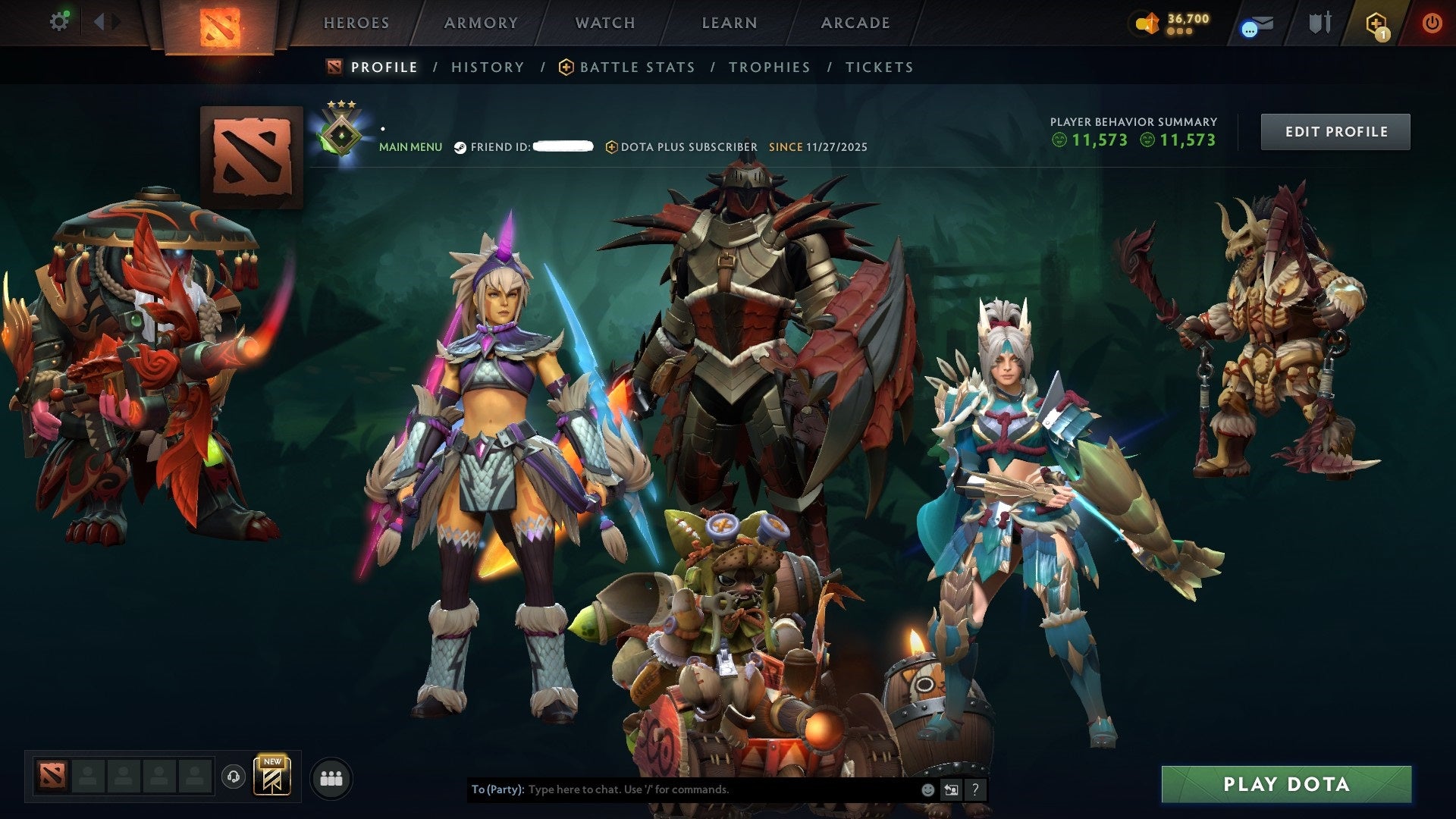
Task: Open the settings gear menu
Action: [x=59, y=21]
